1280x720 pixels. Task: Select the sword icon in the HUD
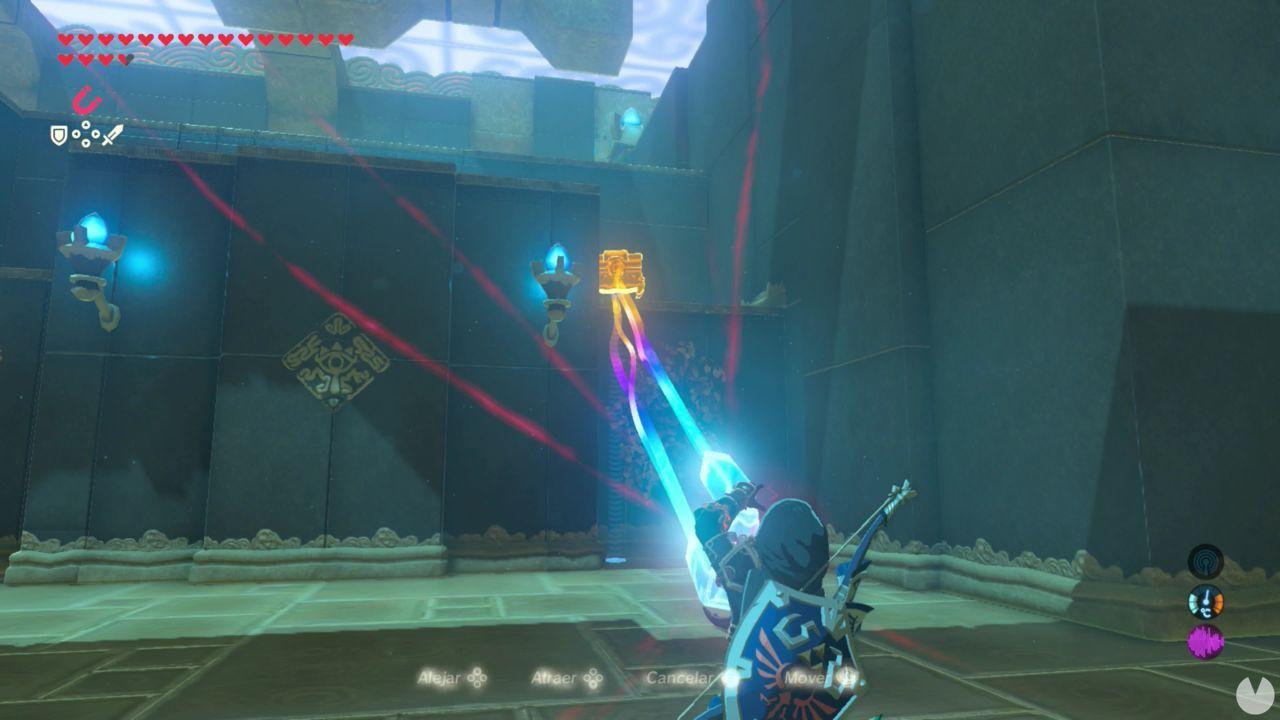114,135
